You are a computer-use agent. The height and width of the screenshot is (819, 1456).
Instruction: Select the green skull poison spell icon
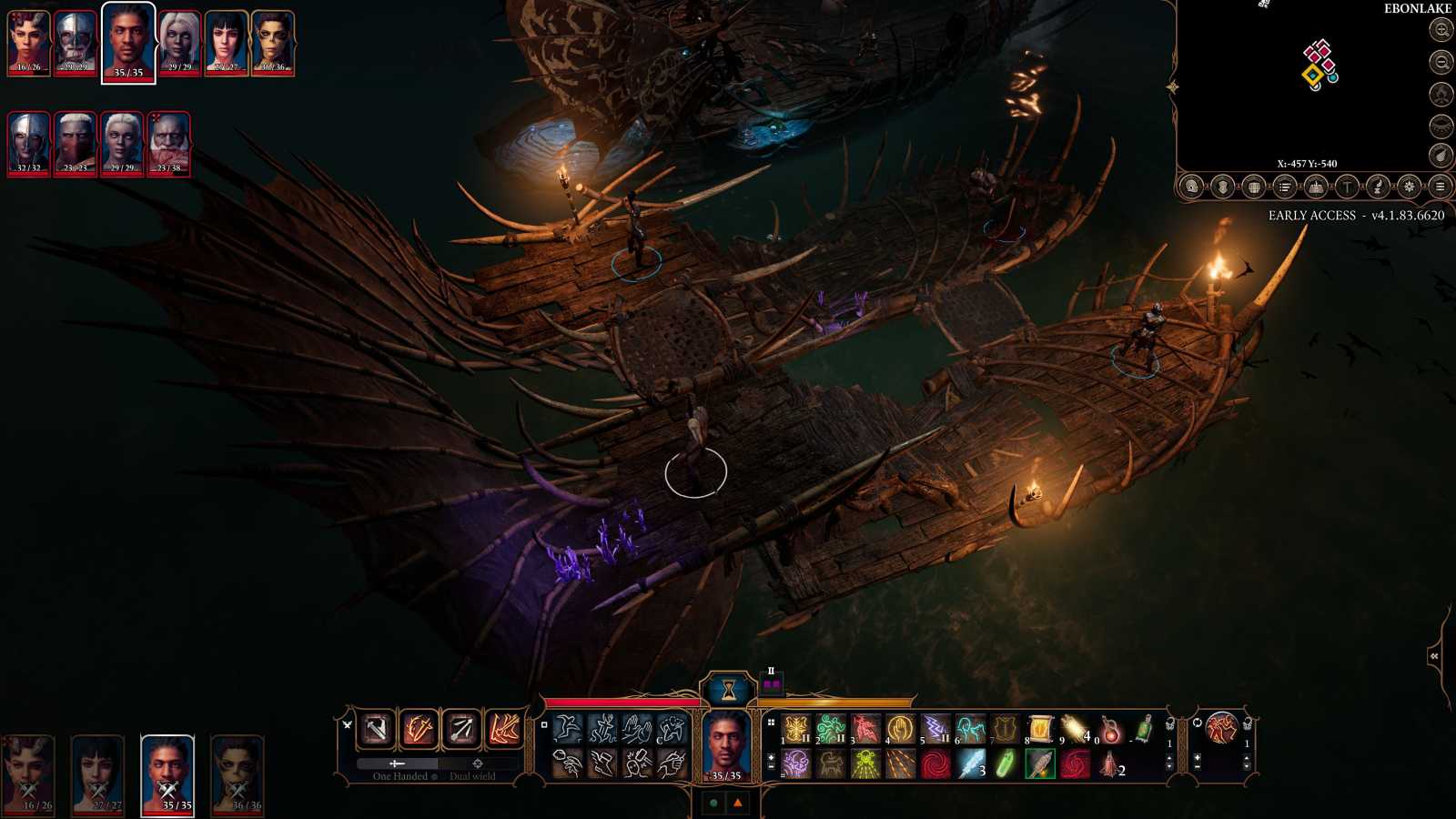click(865, 764)
